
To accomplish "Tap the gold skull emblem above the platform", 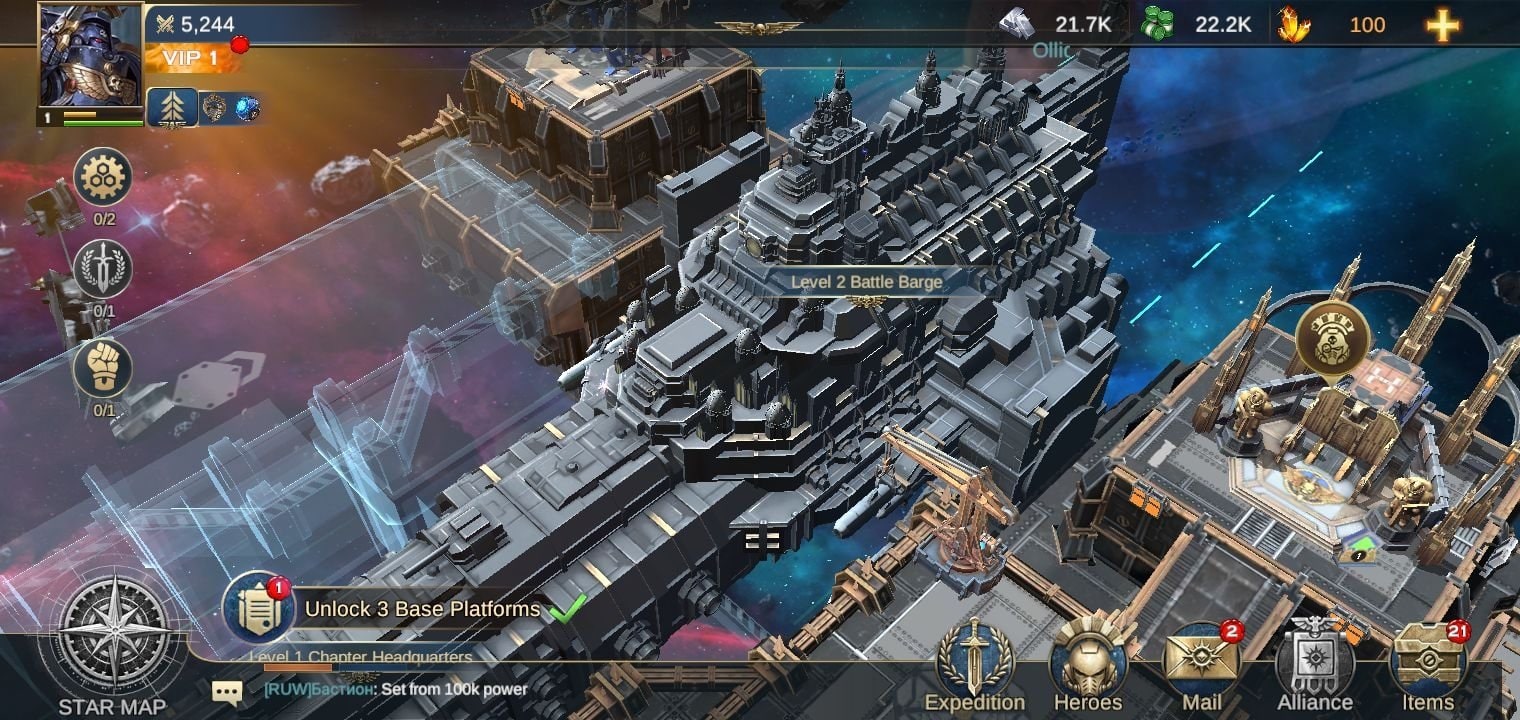I will point(1331,338).
